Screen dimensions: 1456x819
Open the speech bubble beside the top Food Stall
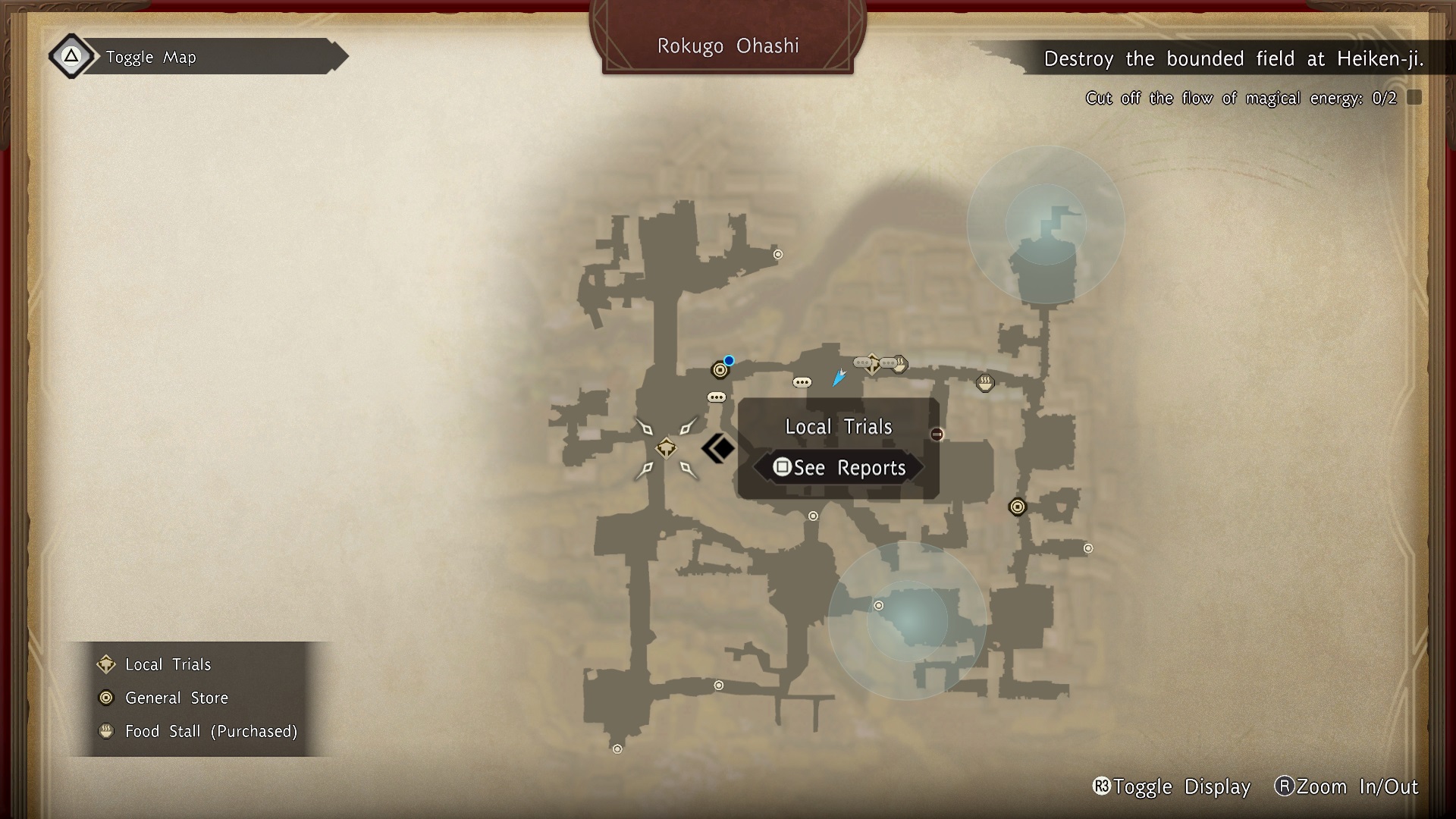(x=888, y=362)
